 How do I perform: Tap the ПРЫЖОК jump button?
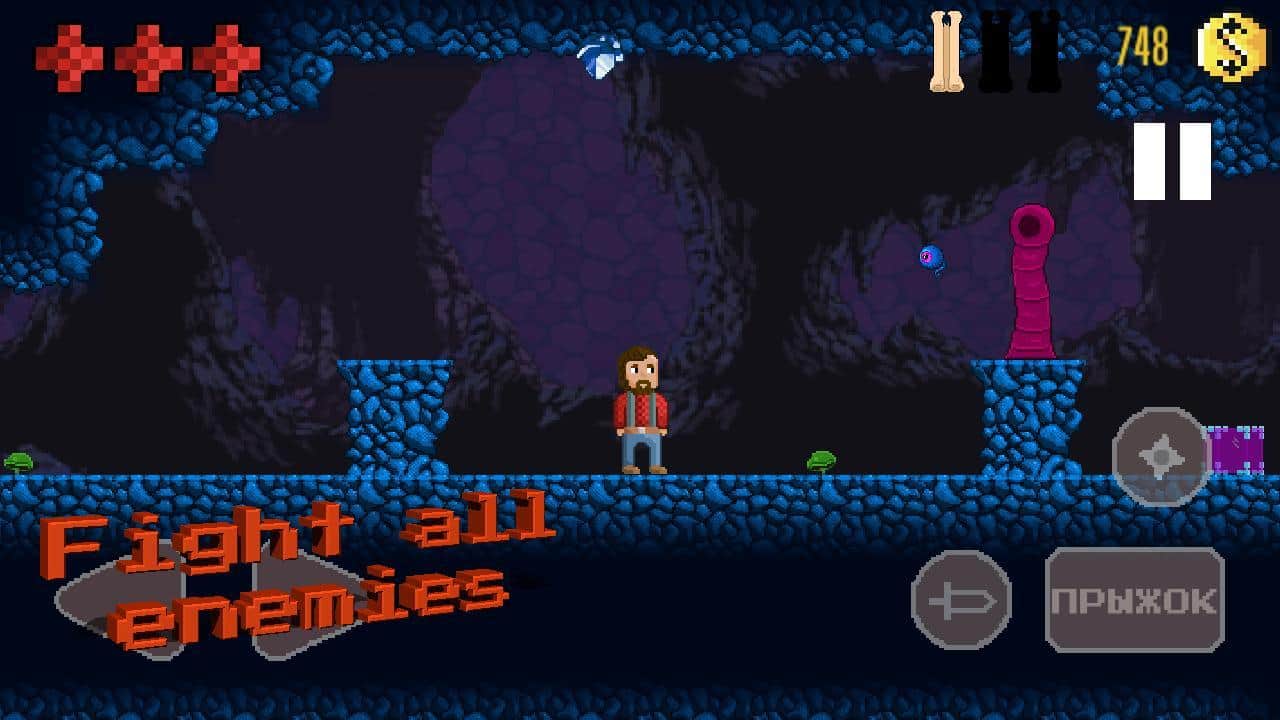tap(1134, 600)
